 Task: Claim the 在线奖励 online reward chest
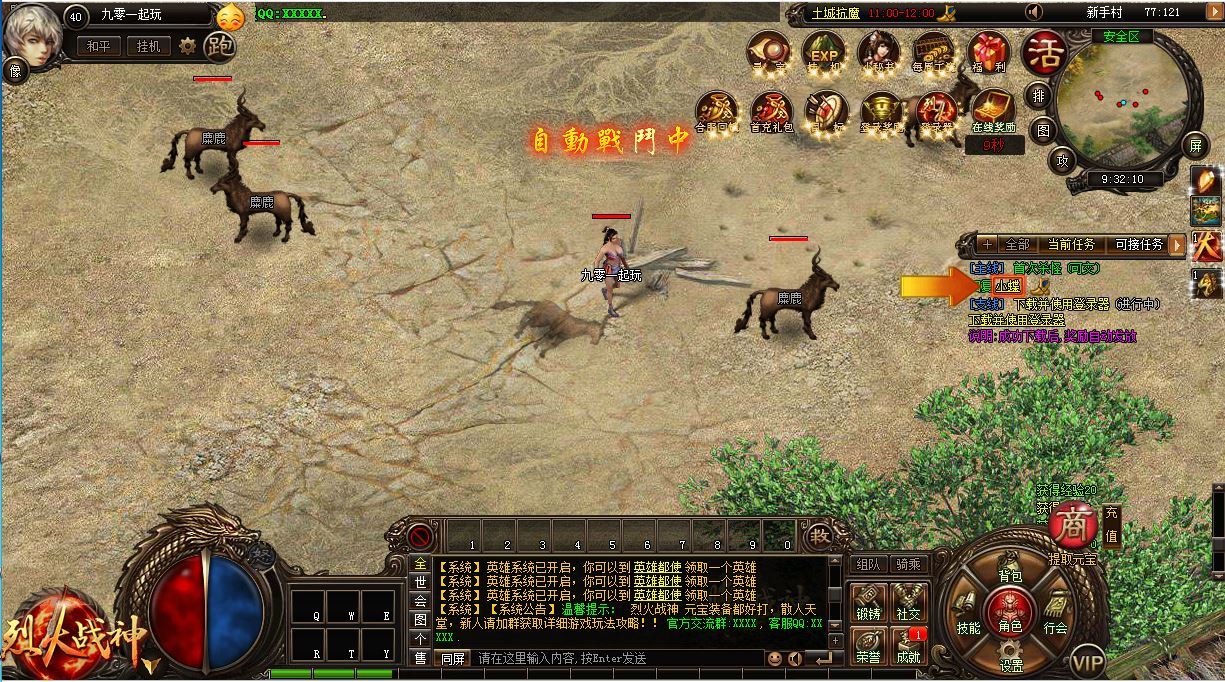pyautogui.click(x=992, y=110)
